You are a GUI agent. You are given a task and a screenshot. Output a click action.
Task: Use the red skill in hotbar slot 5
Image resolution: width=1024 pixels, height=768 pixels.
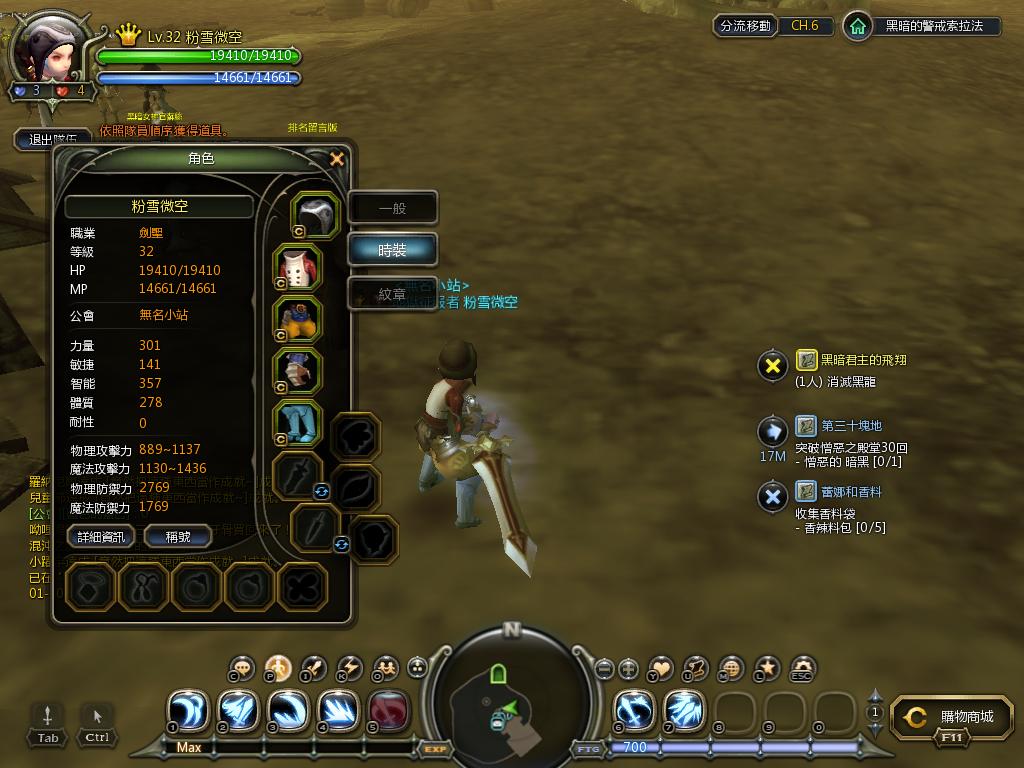click(387, 709)
